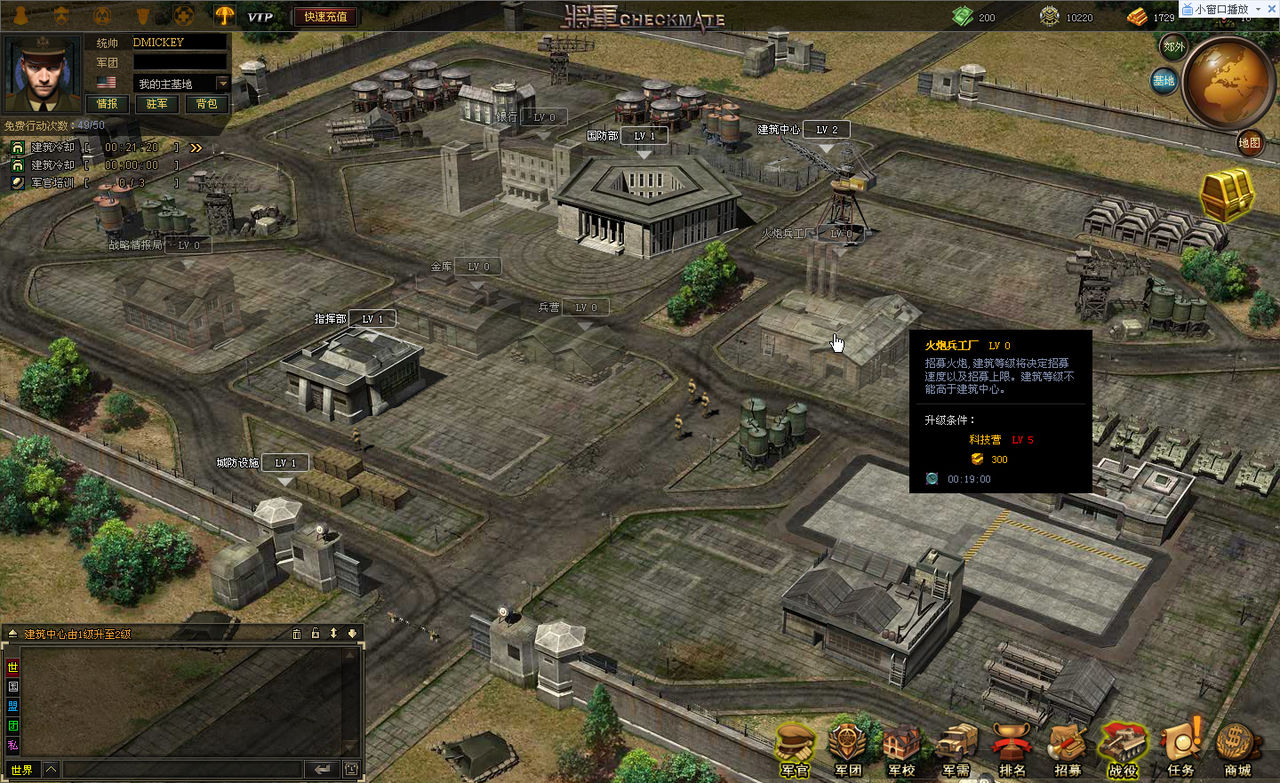Open the 背包 backpack

coord(207,104)
